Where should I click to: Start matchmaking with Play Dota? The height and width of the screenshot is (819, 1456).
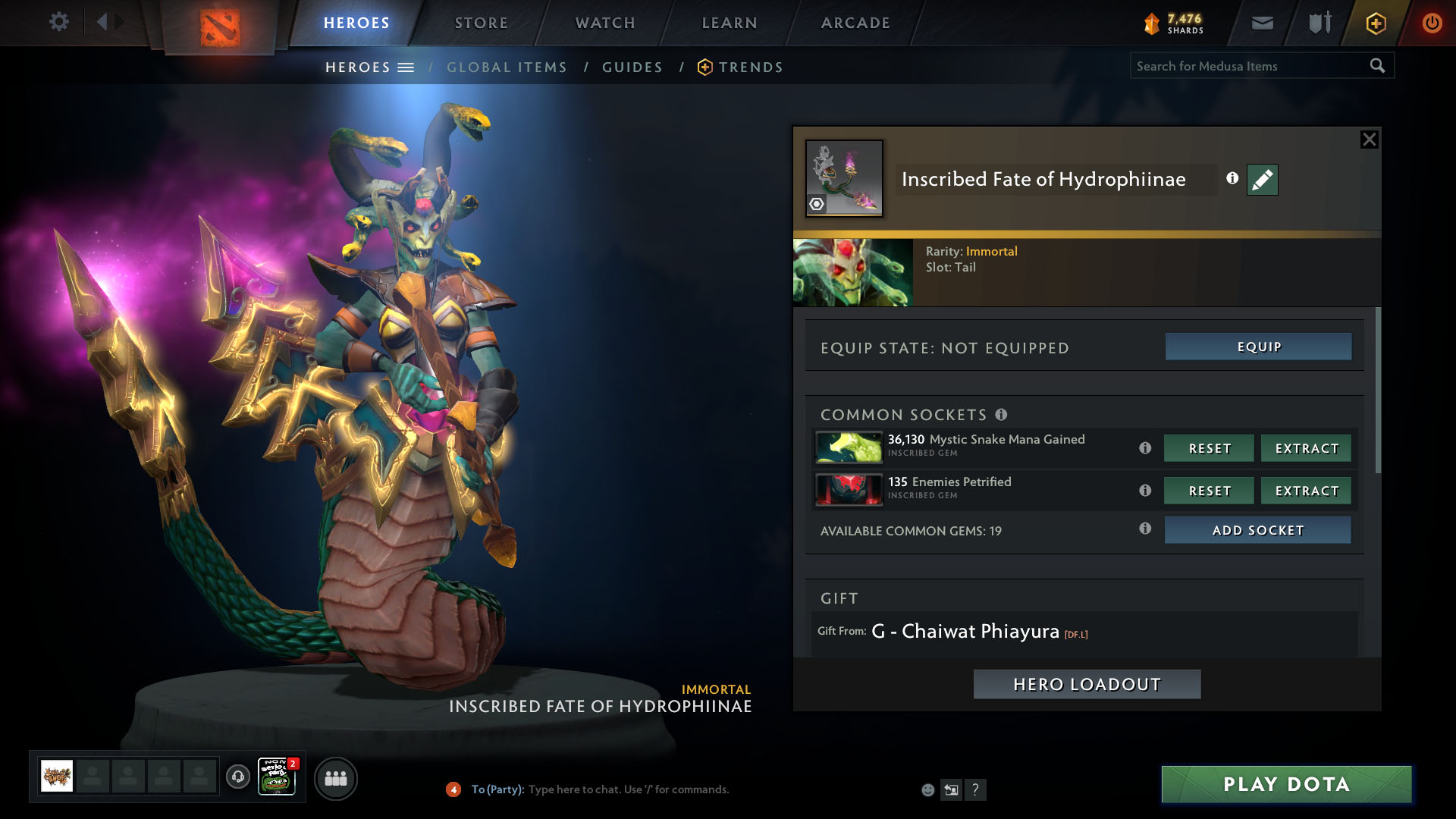pos(1286,784)
